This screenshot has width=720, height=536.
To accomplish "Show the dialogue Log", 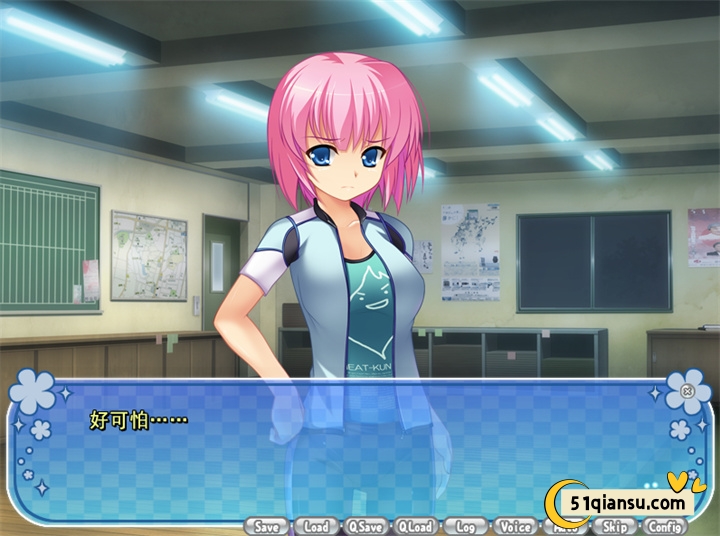I will [x=465, y=527].
